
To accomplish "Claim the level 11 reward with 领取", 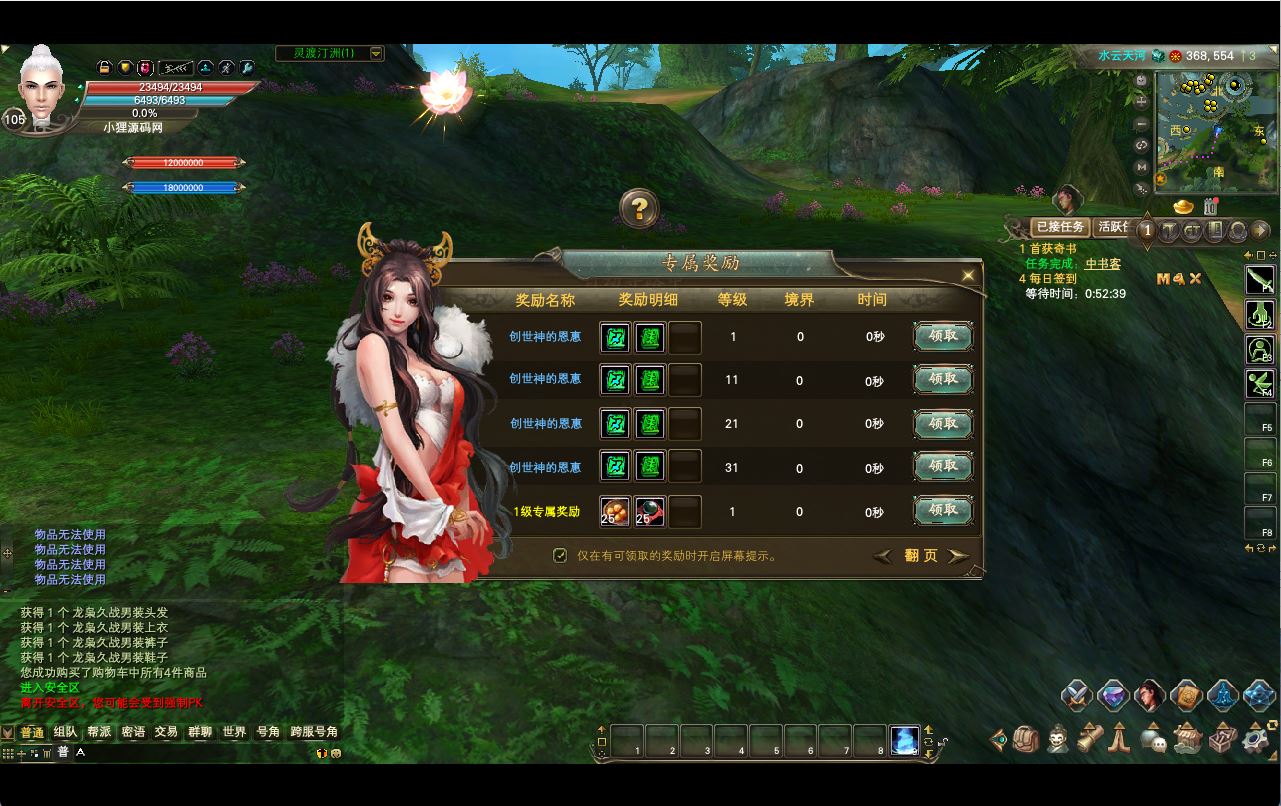I will pos(943,380).
